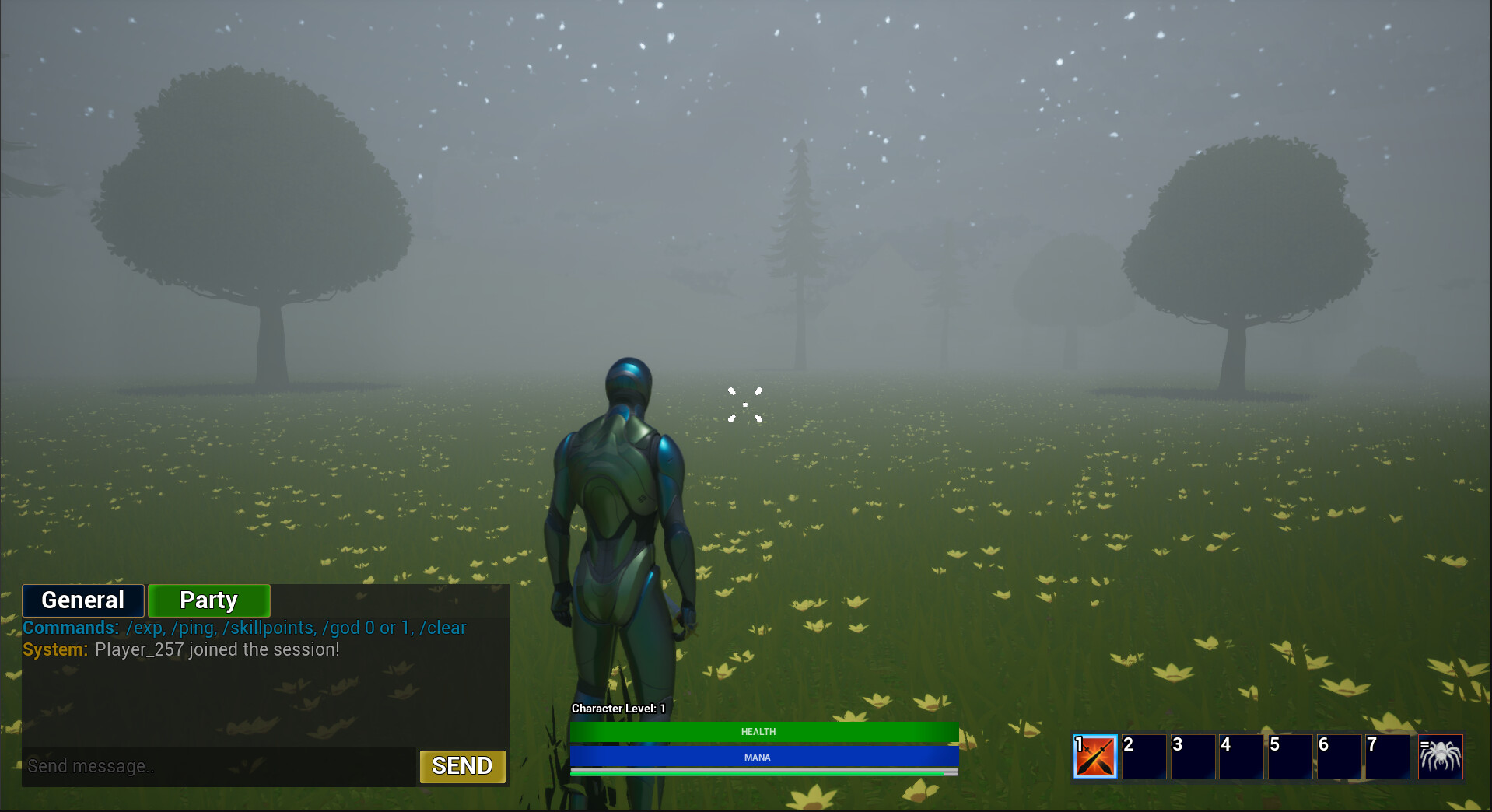Click hotbar slot 6
Viewport: 1492px width, 812px height.
point(1340,756)
